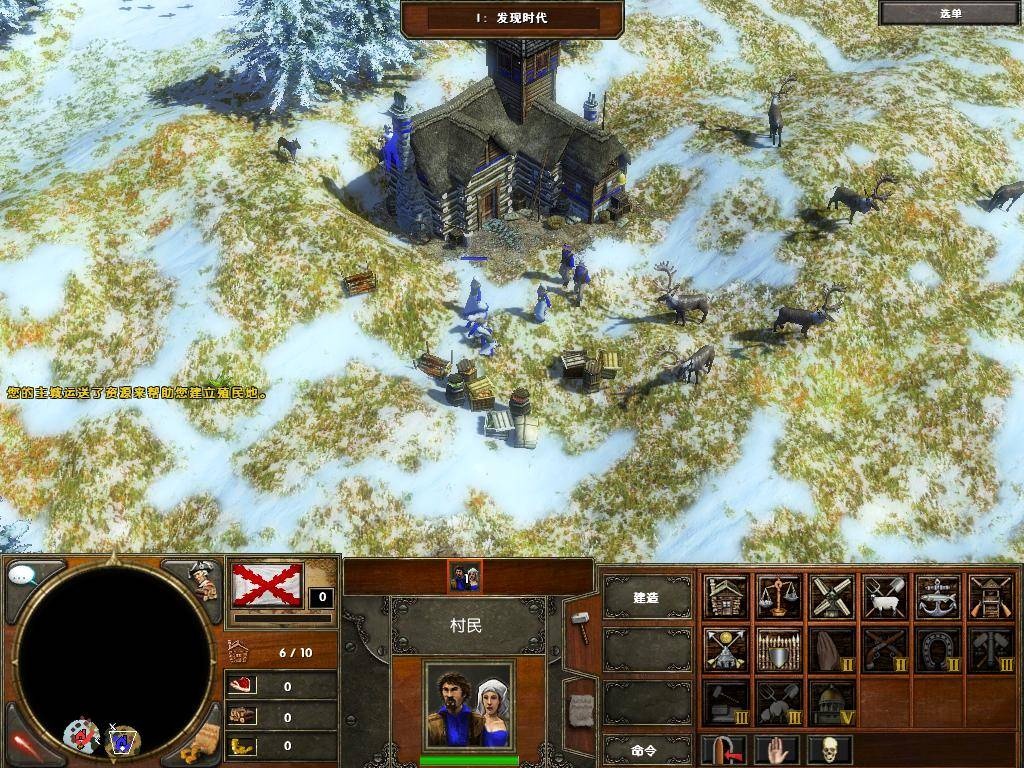Viewport: 1024px width, 768px height.
Task: Open the 选单 menu button
Action: (949, 13)
